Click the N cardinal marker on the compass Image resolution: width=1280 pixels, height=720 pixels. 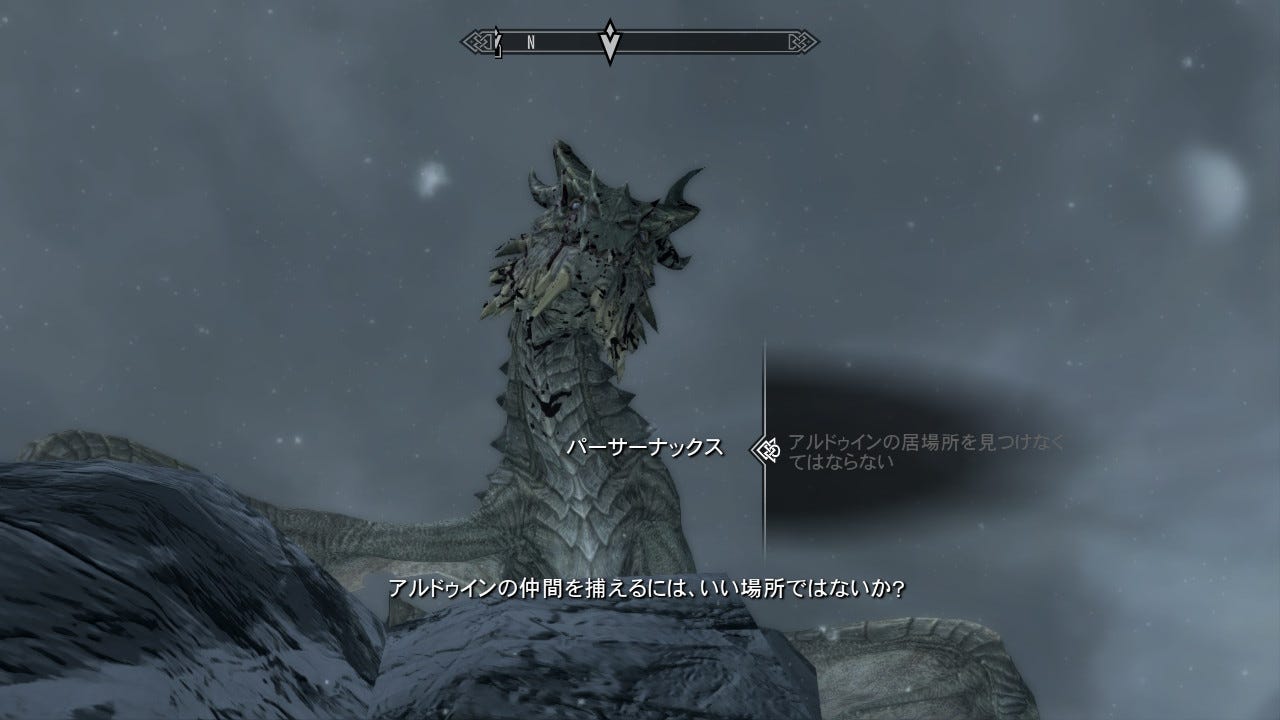[x=529, y=41]
